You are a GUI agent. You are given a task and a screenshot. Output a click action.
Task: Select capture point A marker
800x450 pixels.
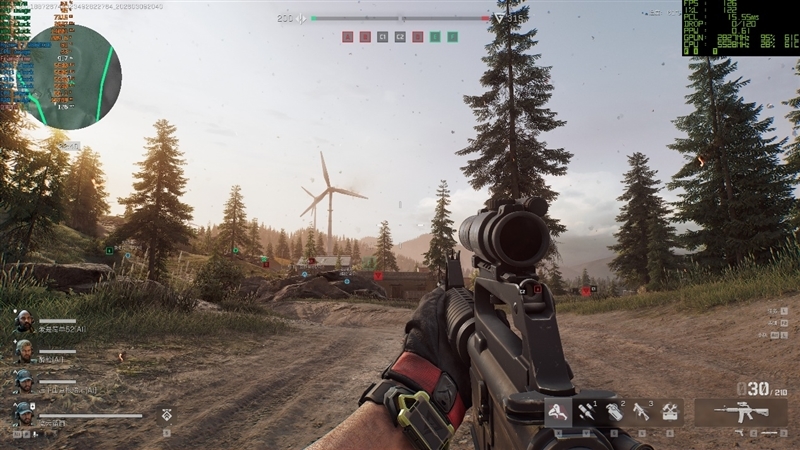click(347, 37)
